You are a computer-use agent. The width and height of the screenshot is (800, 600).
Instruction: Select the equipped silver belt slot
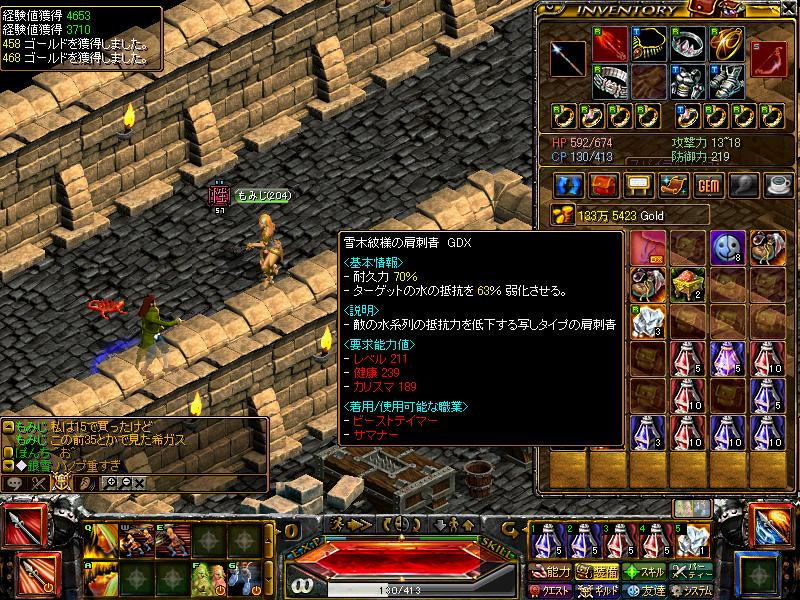click(x=609, y=81)
